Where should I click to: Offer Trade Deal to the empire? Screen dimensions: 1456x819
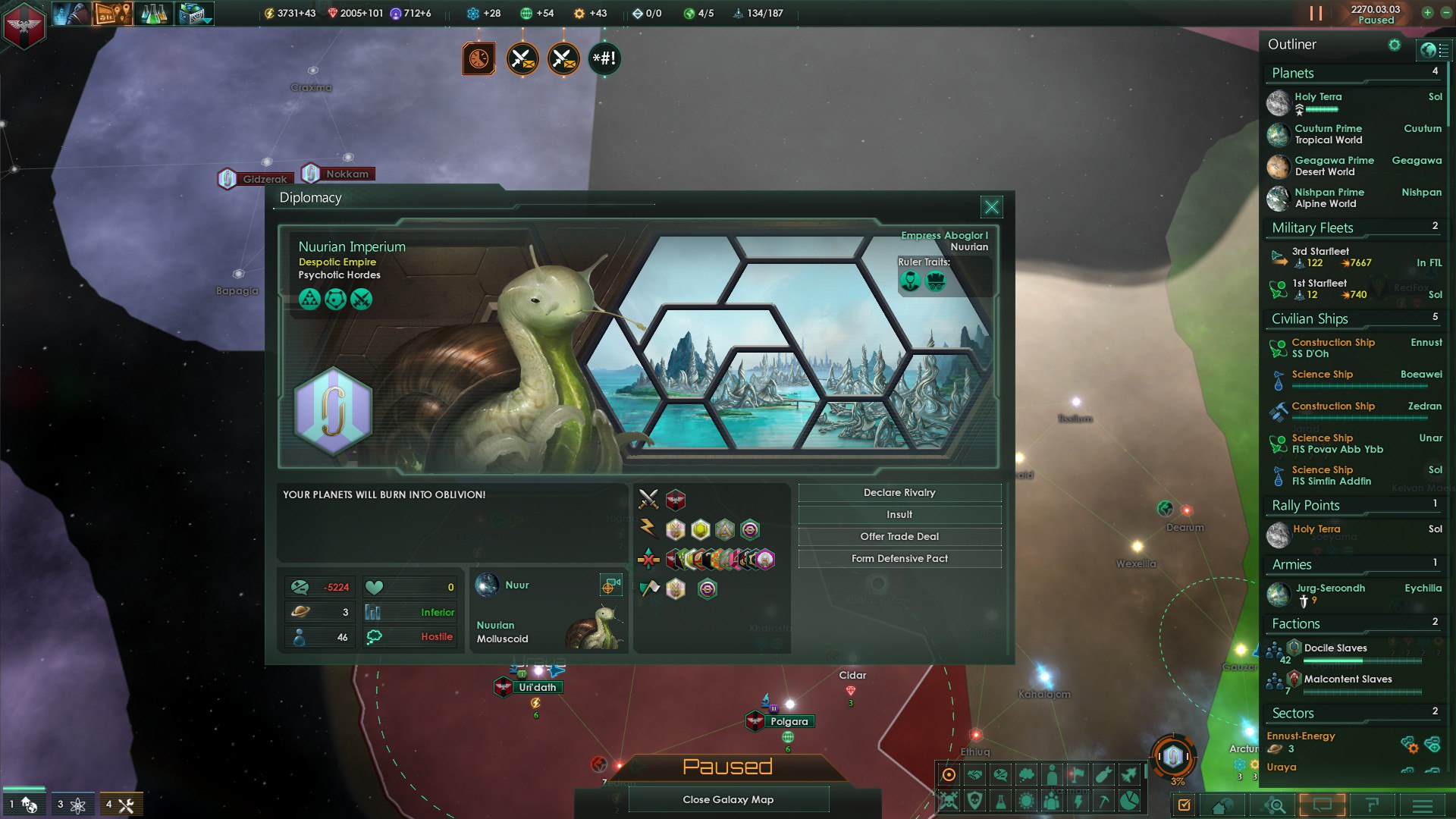pos(899,537)
